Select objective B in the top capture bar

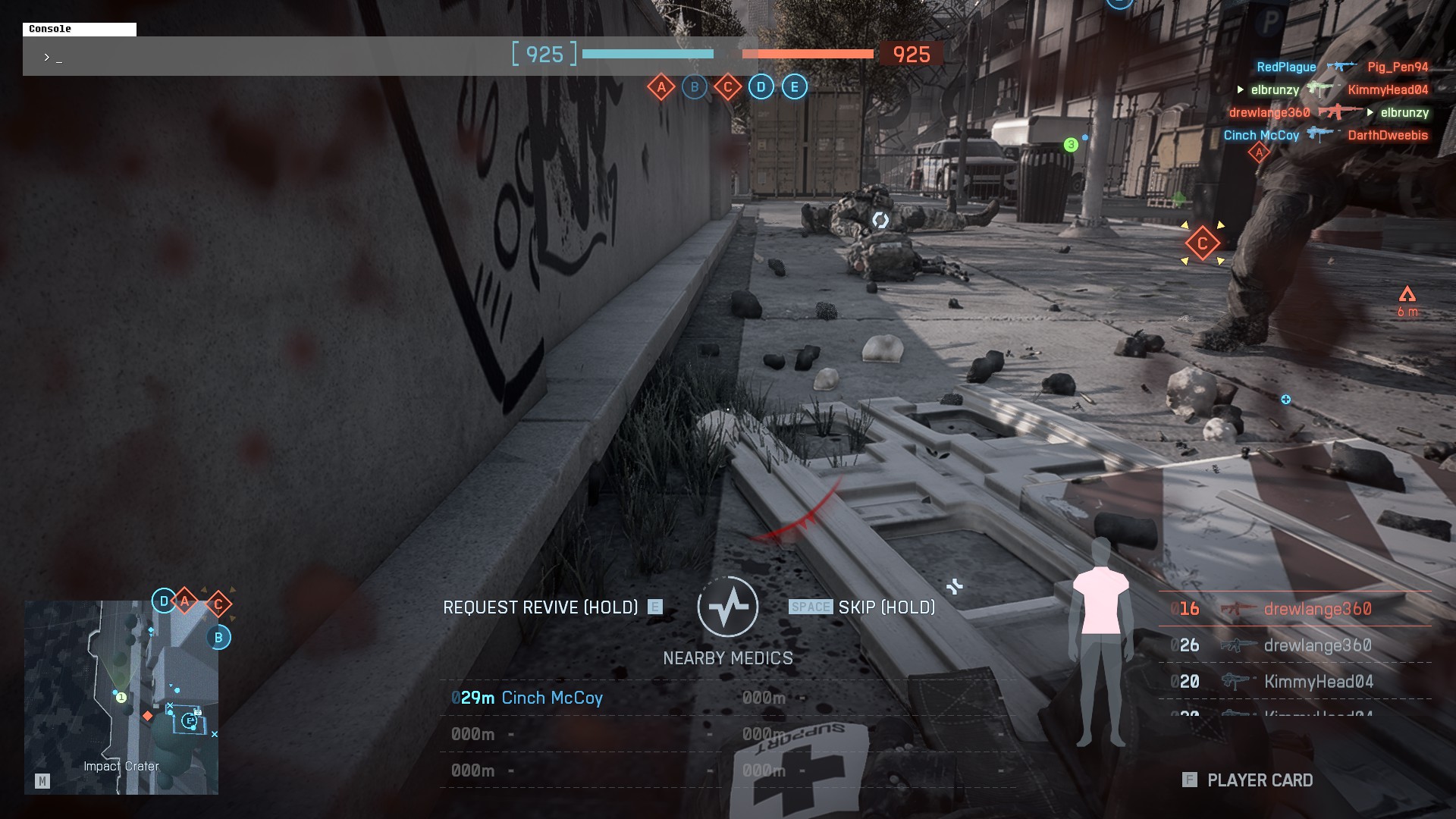[x=695, y=87]
